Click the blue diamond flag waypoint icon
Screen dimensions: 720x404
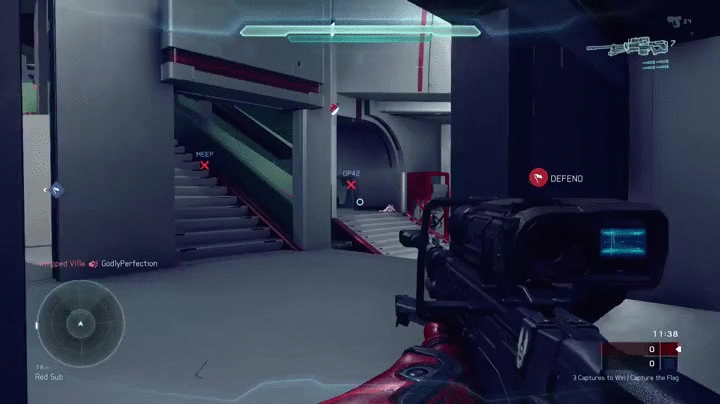[57, 188]
